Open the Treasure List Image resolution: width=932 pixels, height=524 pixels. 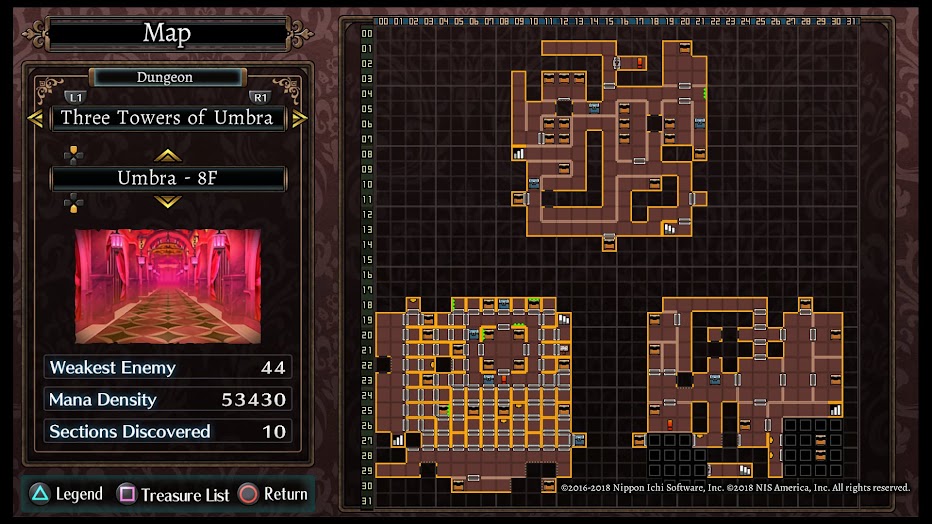click(x=174, y=494)
